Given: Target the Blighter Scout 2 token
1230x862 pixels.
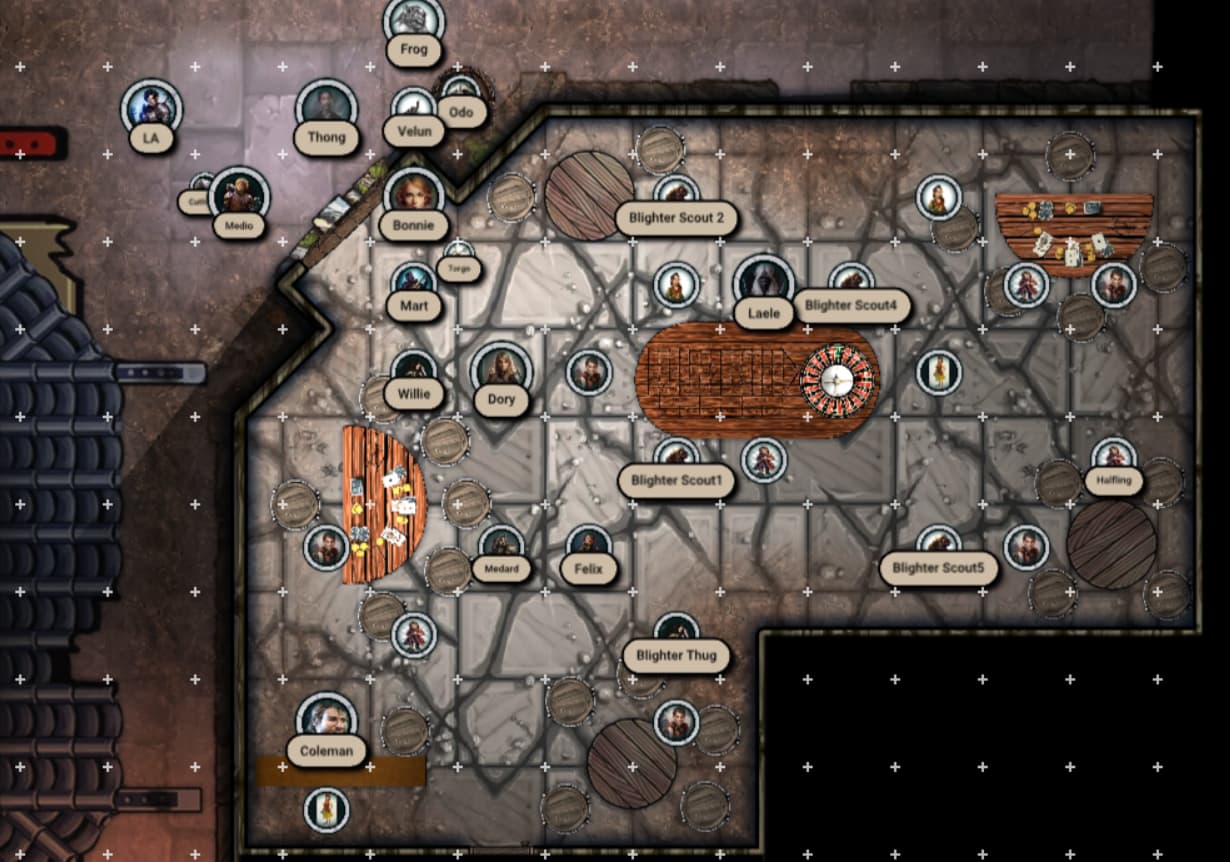Looking at the screenshot, I should click(676, 195).
